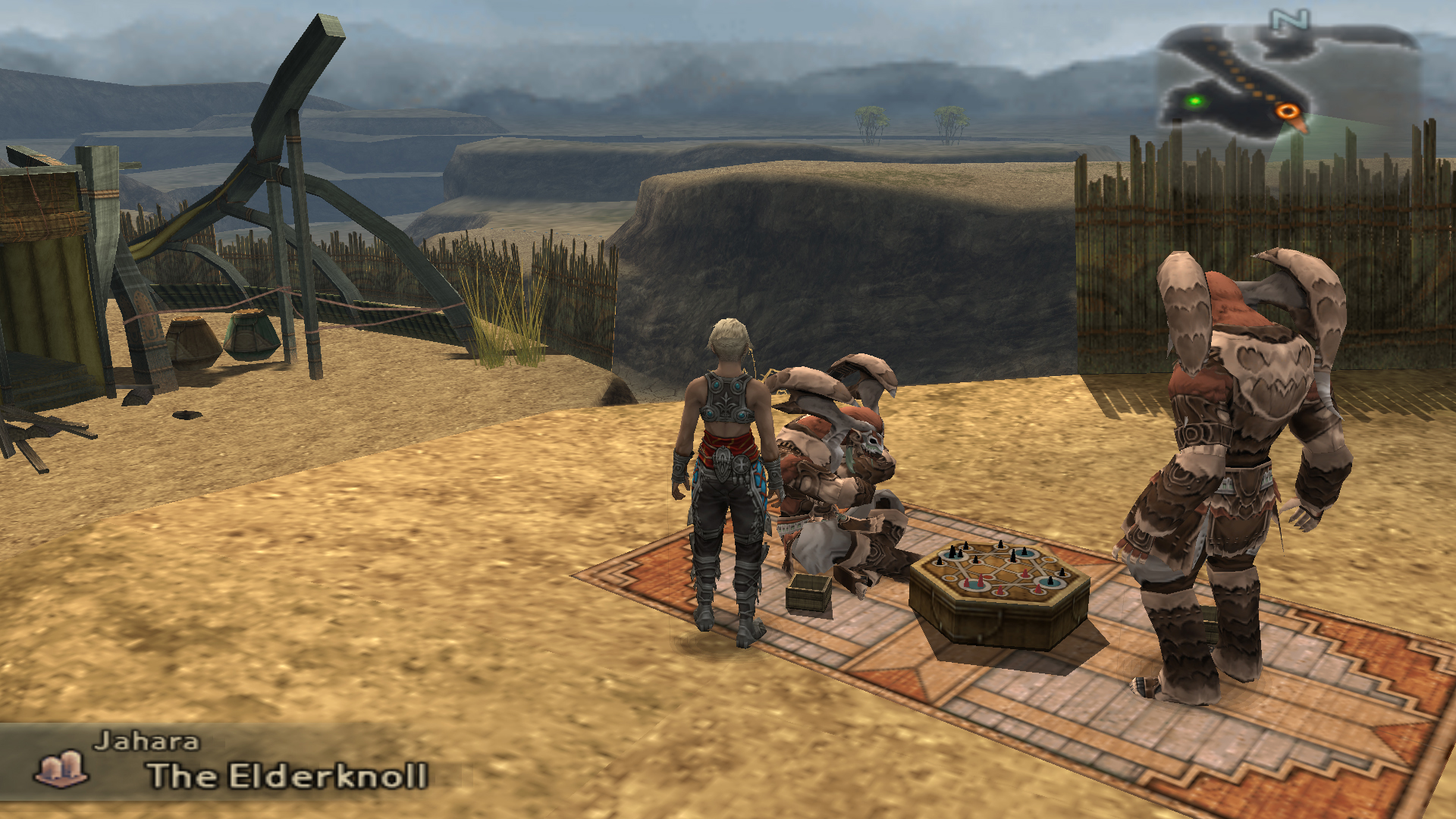
Task: Select the green marker on the minimap
Action: point(1196,102)
